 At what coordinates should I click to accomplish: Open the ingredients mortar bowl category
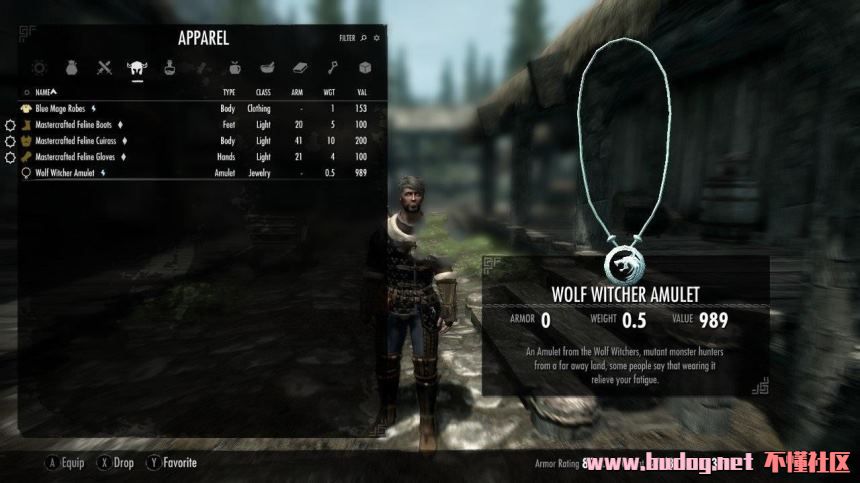(x=267, y=68)
